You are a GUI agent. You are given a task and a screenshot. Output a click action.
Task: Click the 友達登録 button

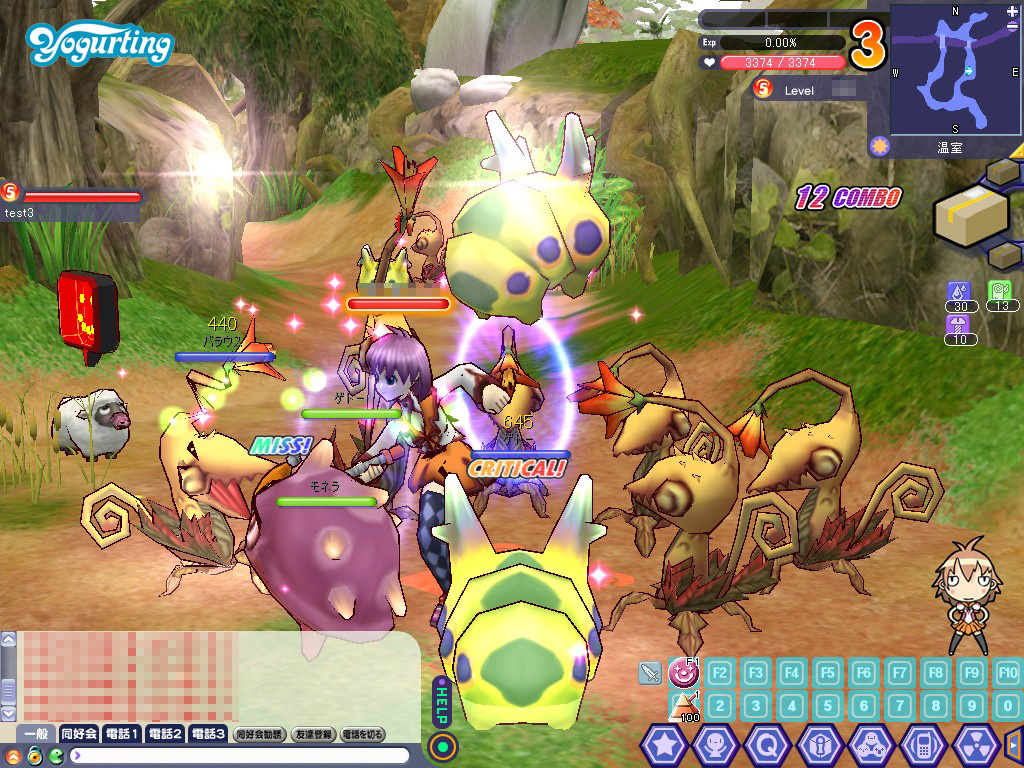312,734
